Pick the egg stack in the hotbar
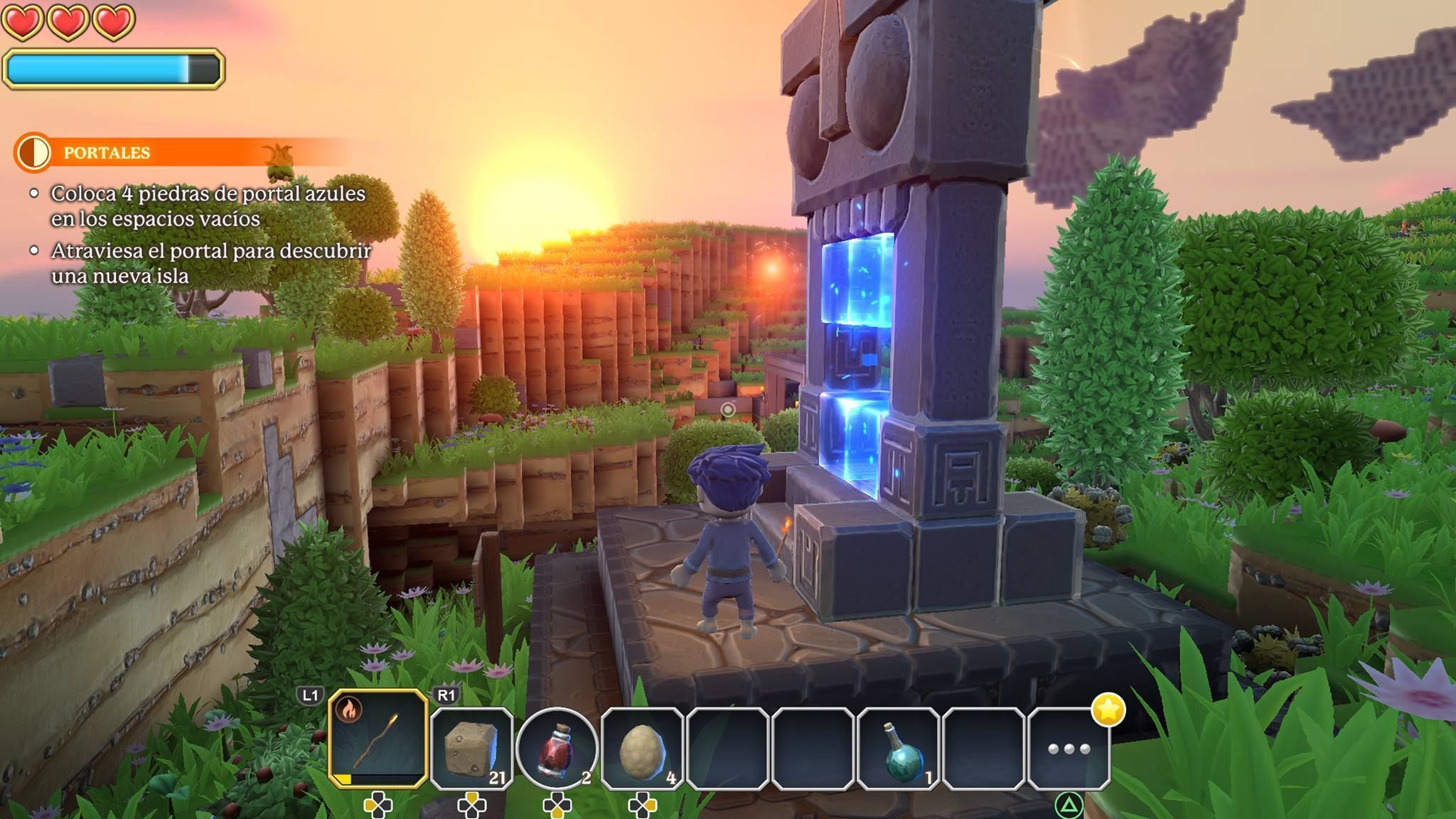 (x=642, y=749)
